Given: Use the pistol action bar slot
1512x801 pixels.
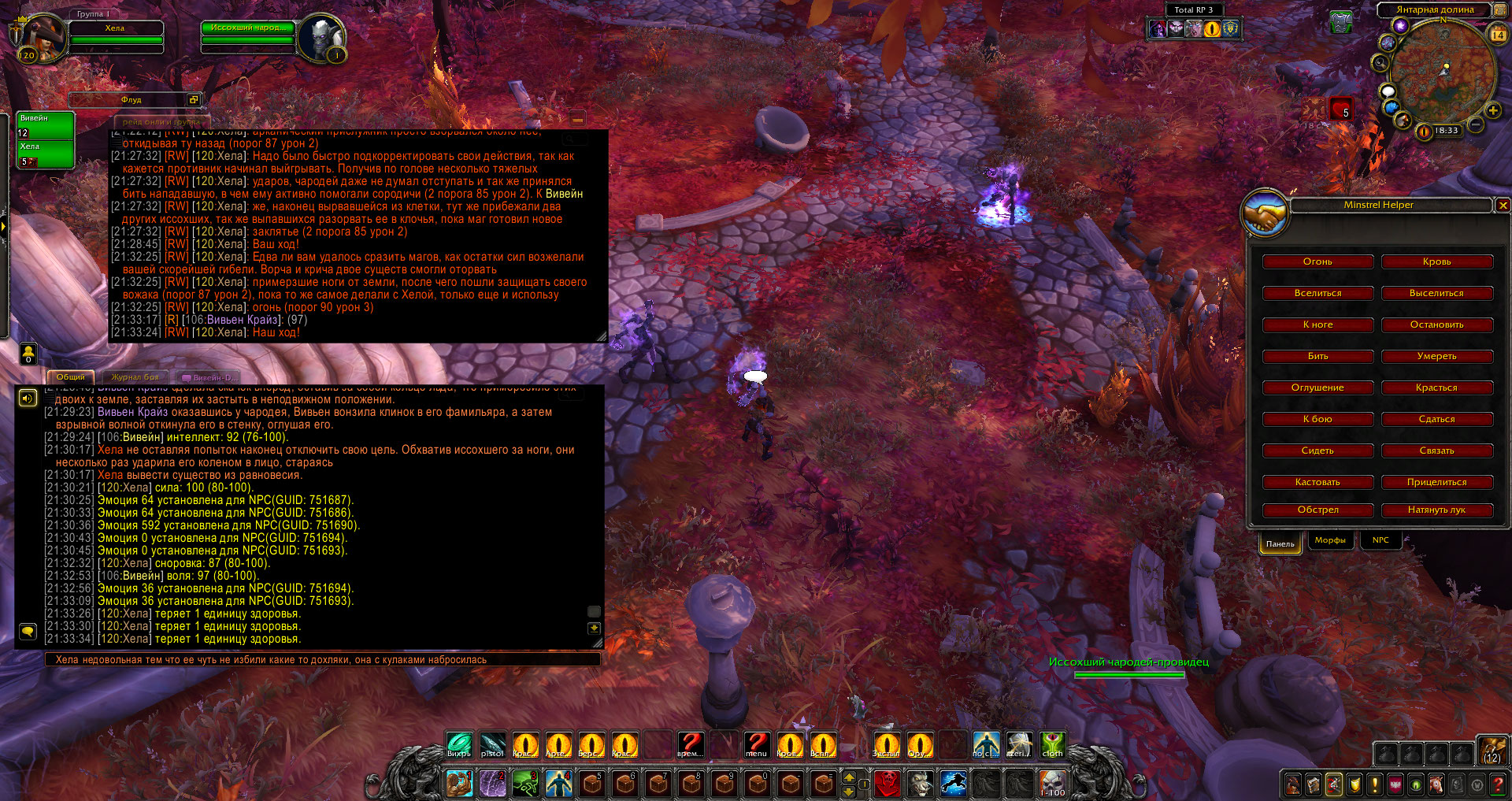Looking at the screenshot, I should pyautogui.click(x=492, y=744).
